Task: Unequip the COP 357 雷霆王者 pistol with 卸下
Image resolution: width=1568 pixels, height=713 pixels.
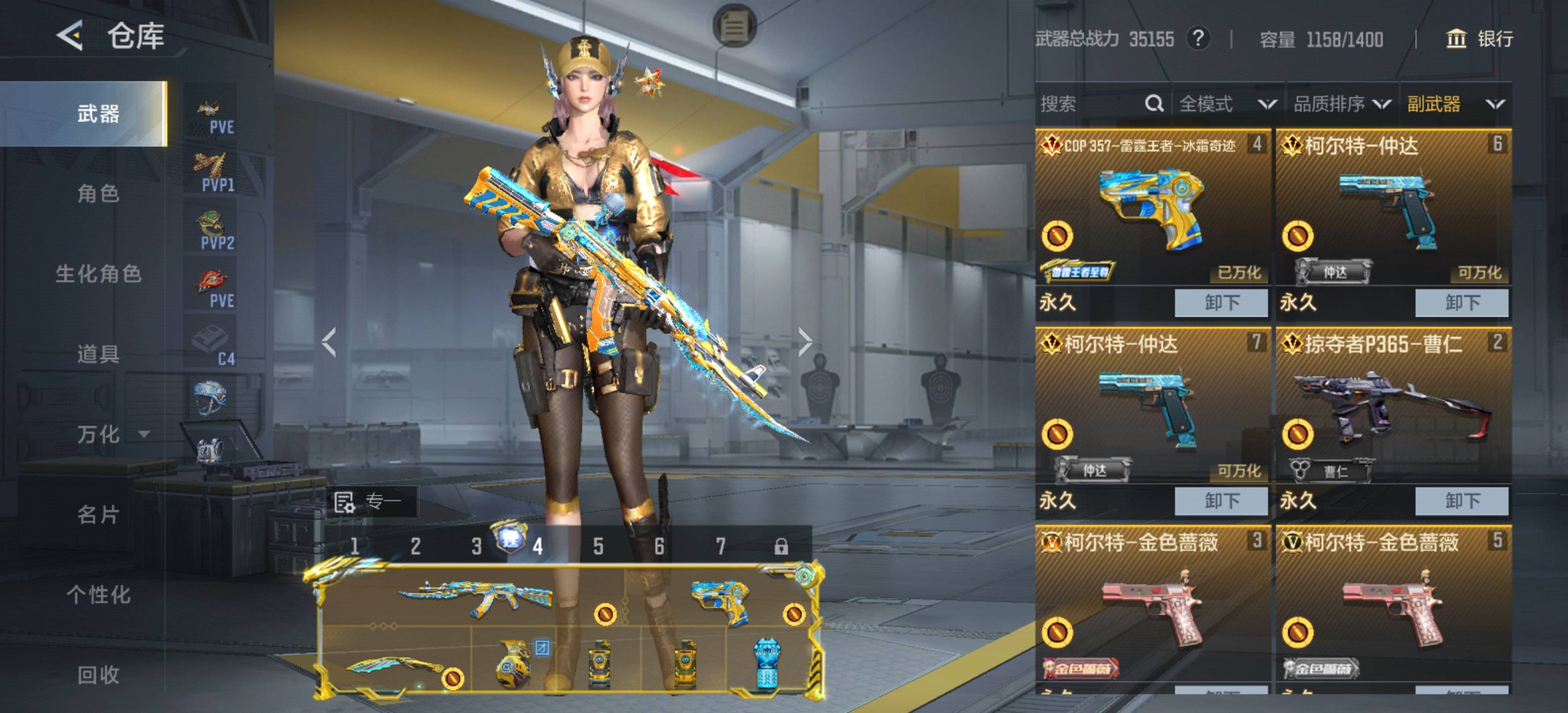Action: [1221, 303]
